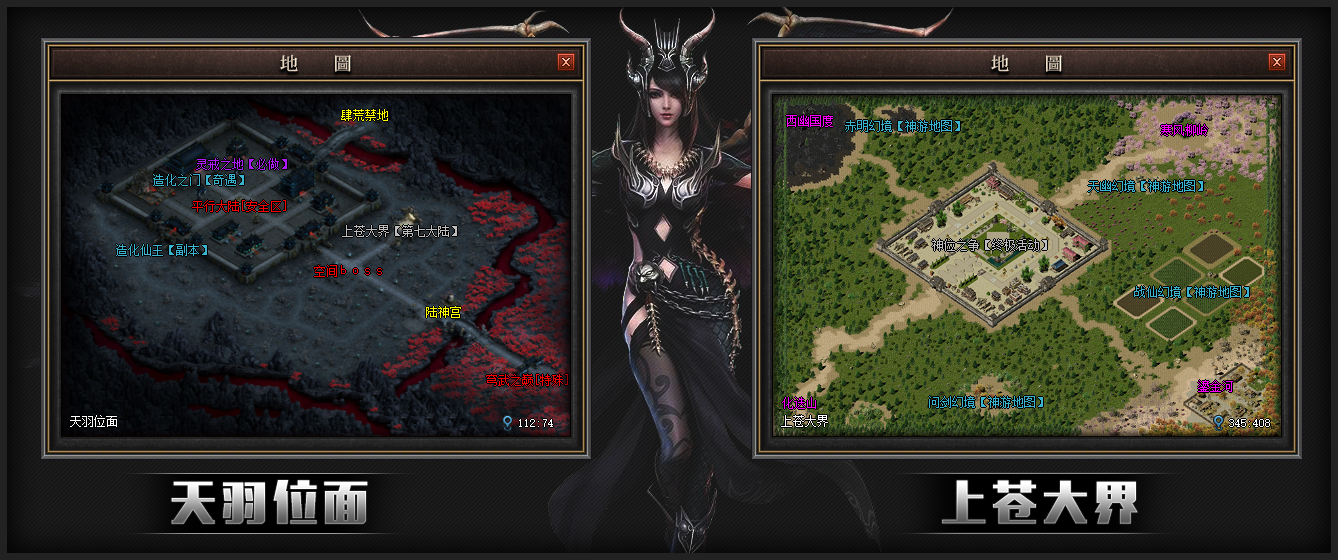Go to 平行大陆 safe zone marker
This screenshot has width=1338, height=560.
click(239, 206)
